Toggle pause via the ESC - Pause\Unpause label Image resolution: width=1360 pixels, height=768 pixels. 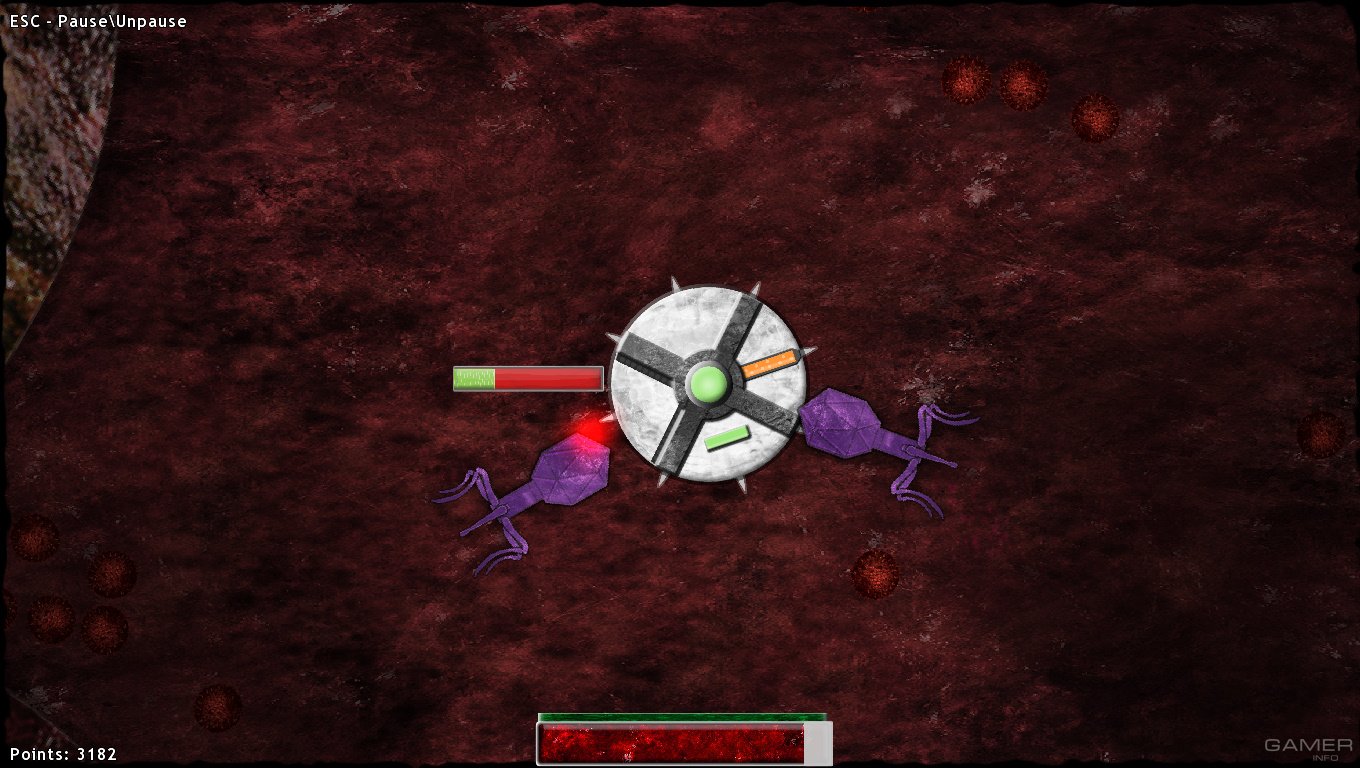(97, 20)
